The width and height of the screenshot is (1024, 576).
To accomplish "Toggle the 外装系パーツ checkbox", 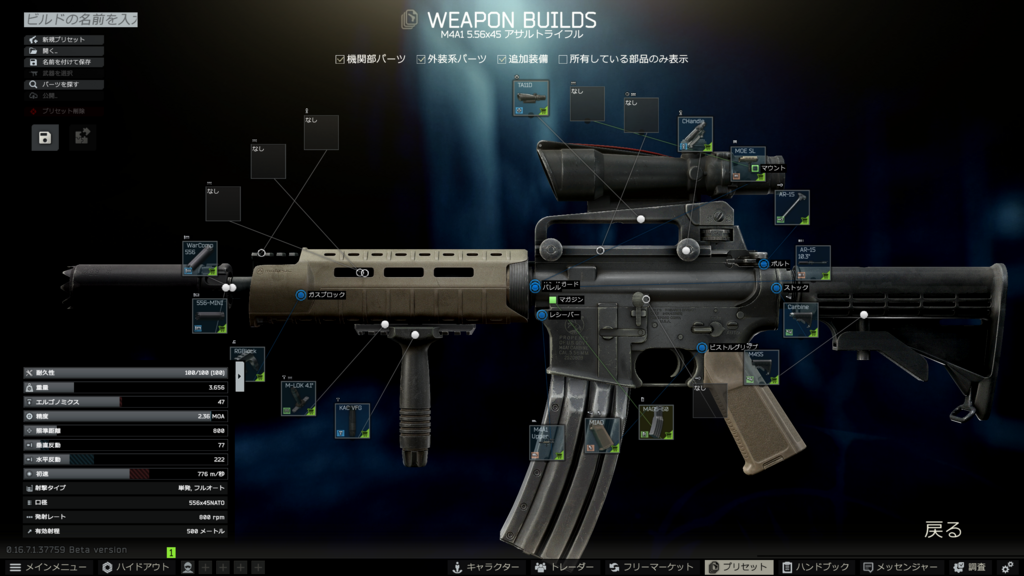I will click(x=422, y=60).
